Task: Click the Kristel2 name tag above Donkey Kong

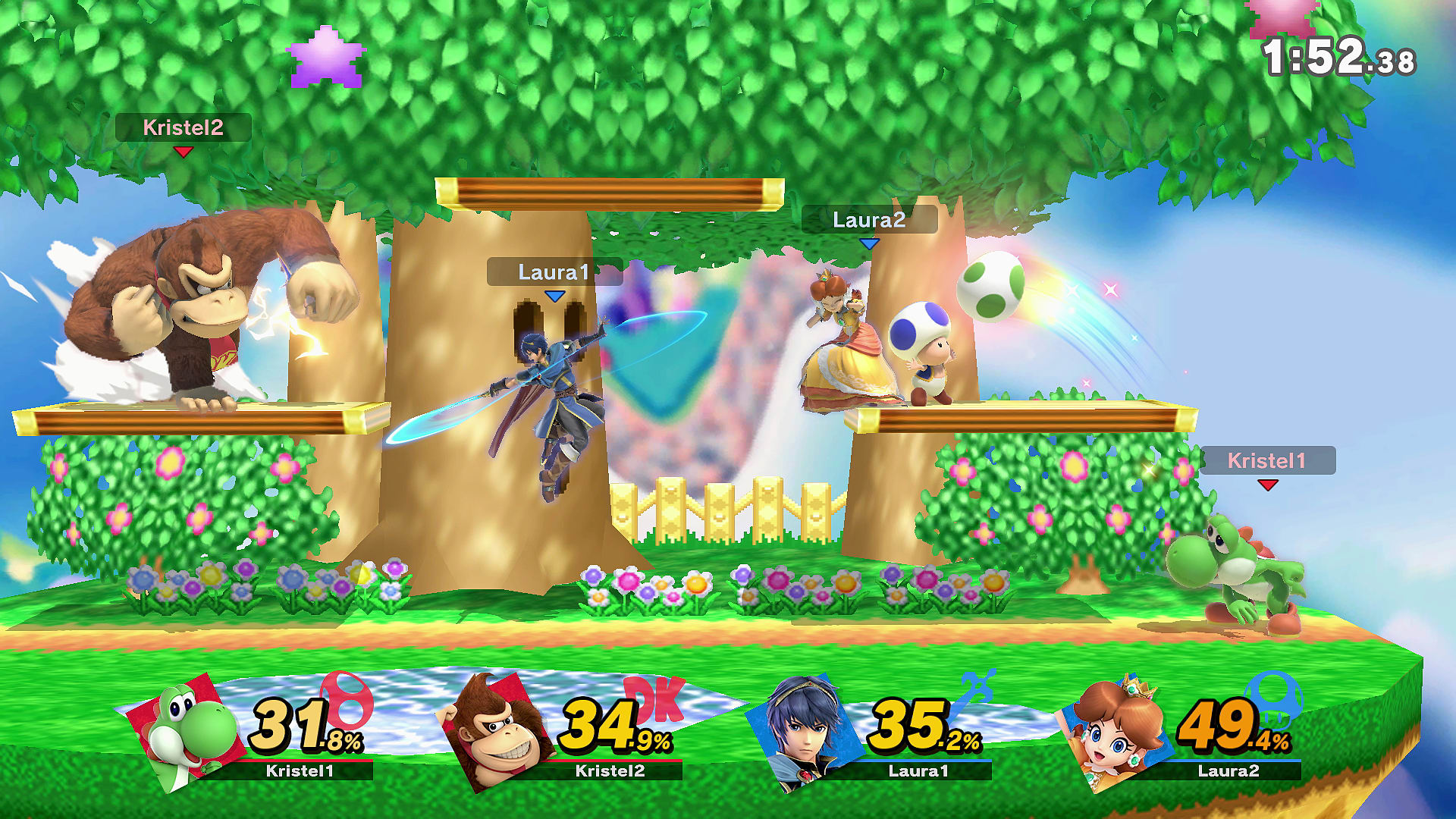Action: coord(183,127)
